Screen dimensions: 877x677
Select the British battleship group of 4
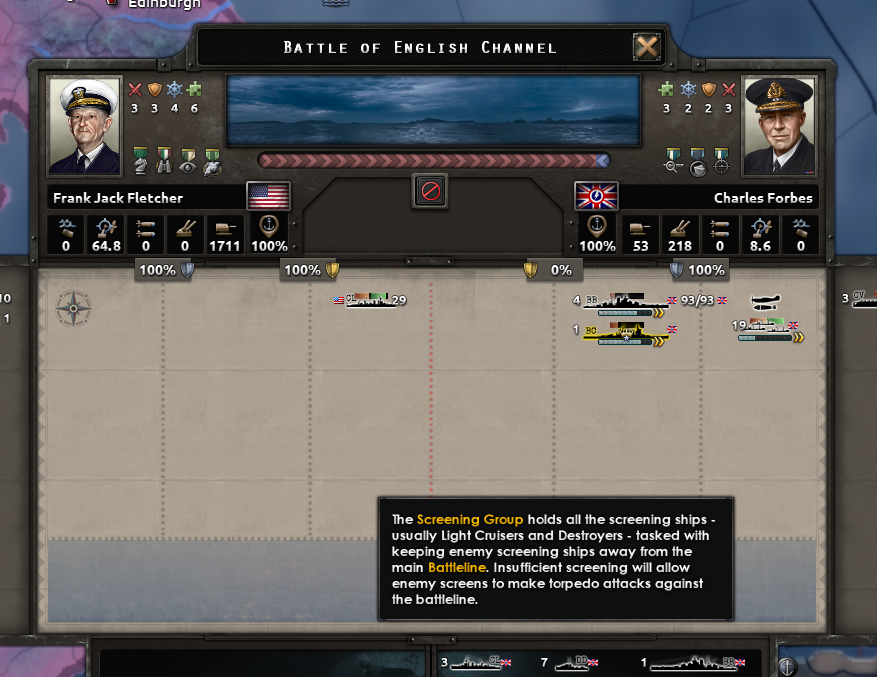point(624,301)
